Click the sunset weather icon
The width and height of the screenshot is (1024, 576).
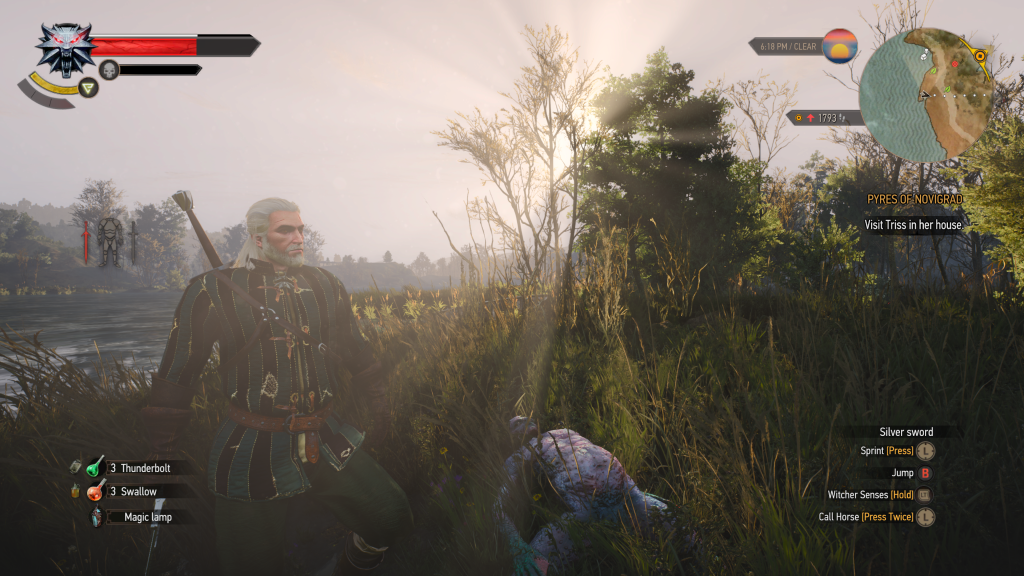point(840,46)
